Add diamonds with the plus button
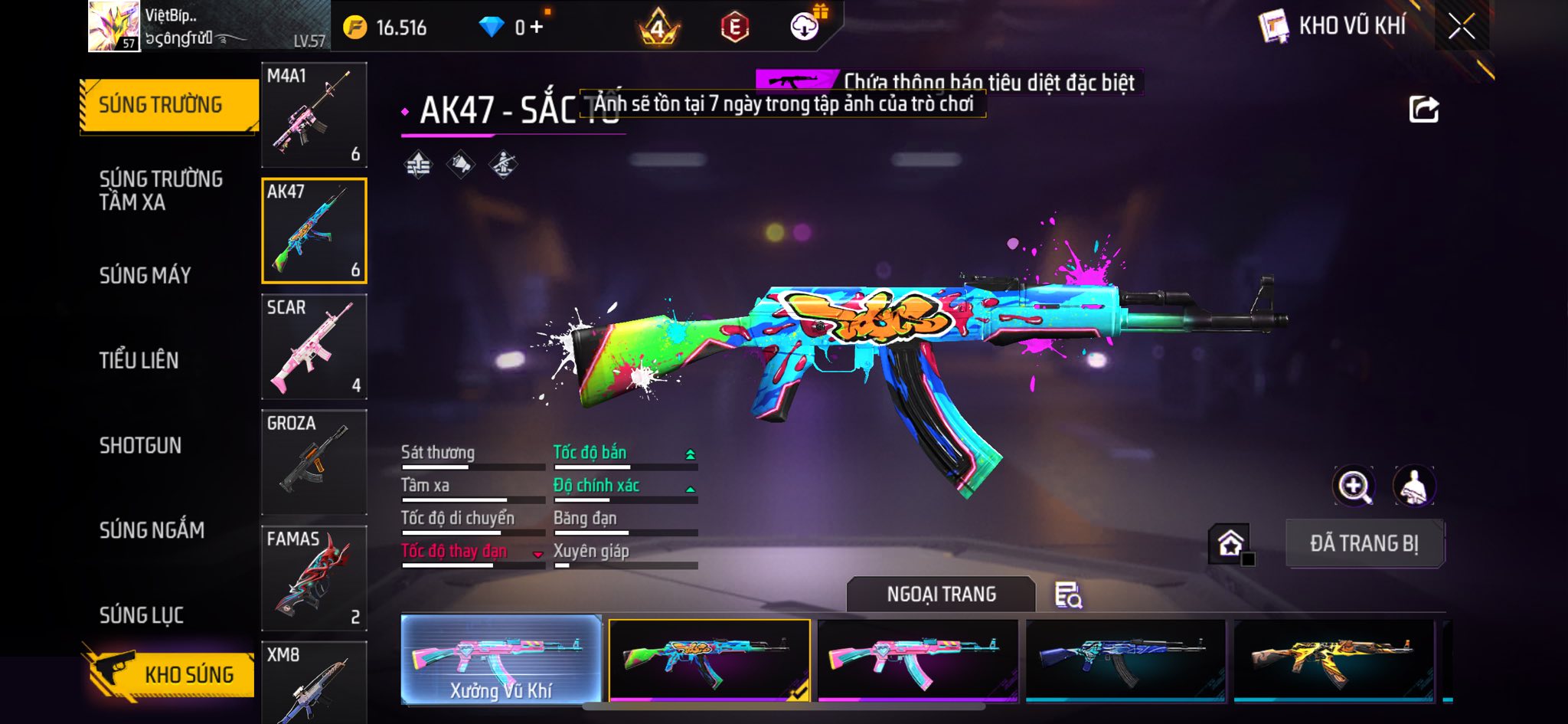 tap(536, 28)
